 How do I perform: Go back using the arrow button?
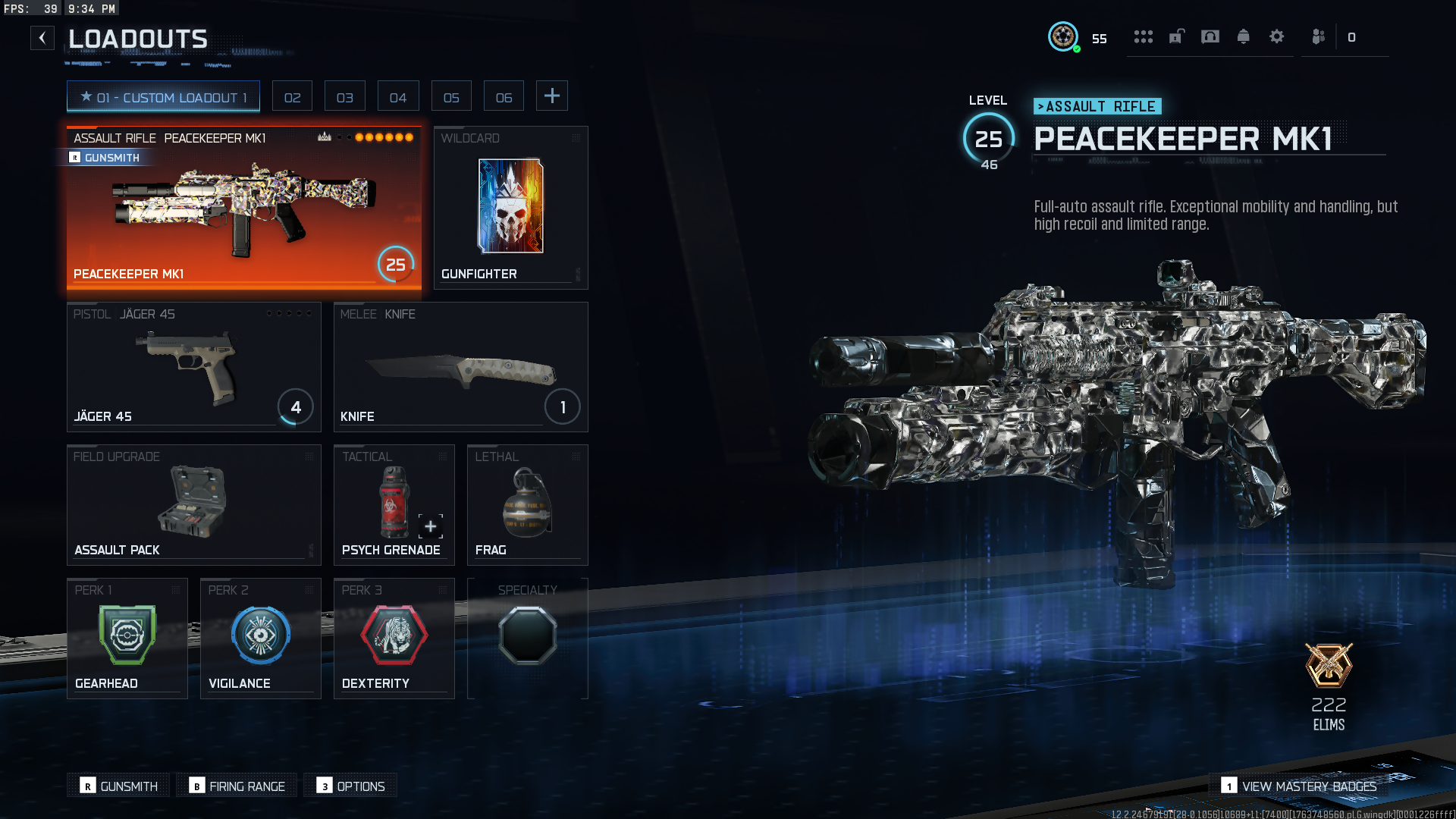point(42,38)
